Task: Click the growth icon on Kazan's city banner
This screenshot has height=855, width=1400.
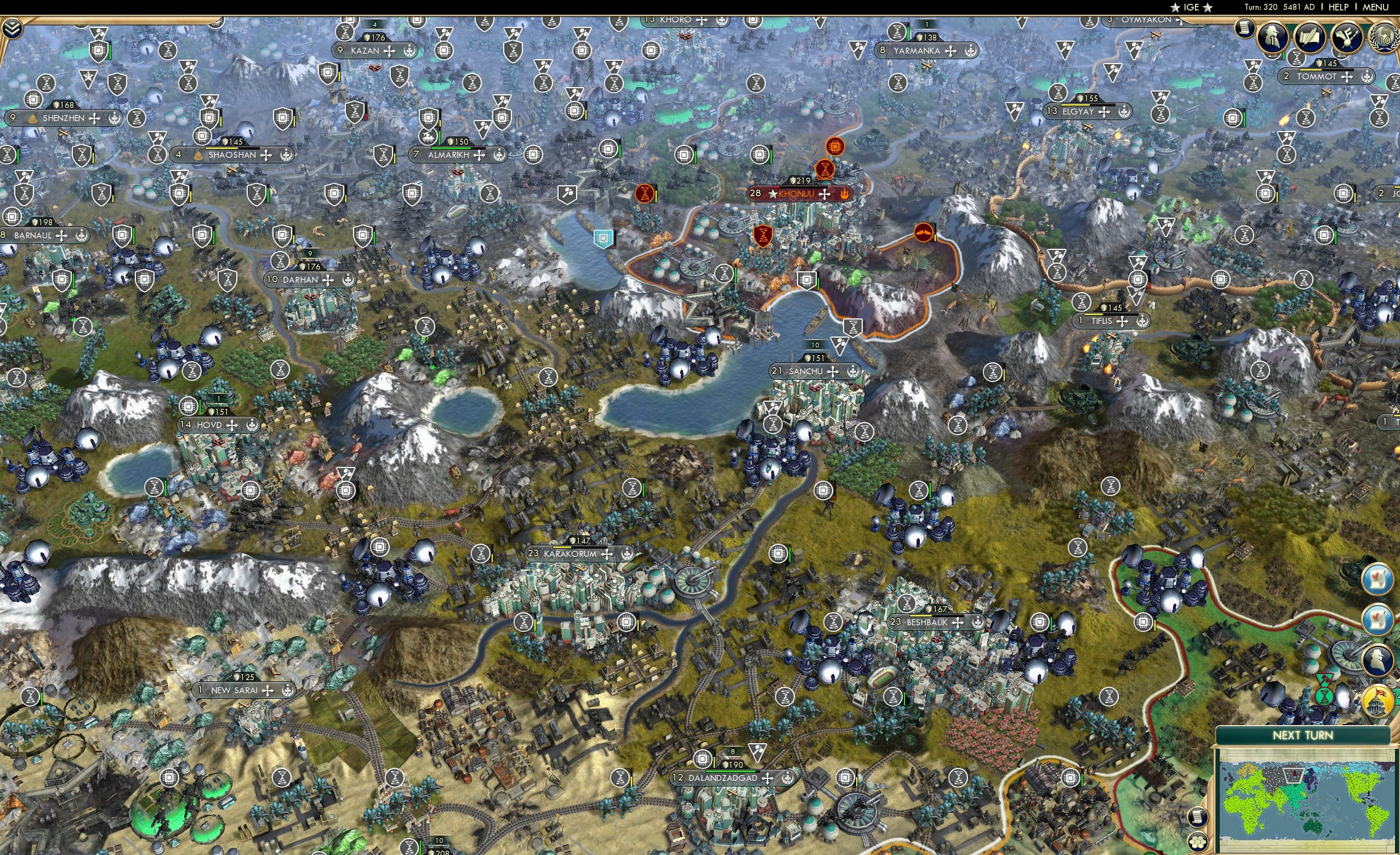Action: (x=409, y=50)
